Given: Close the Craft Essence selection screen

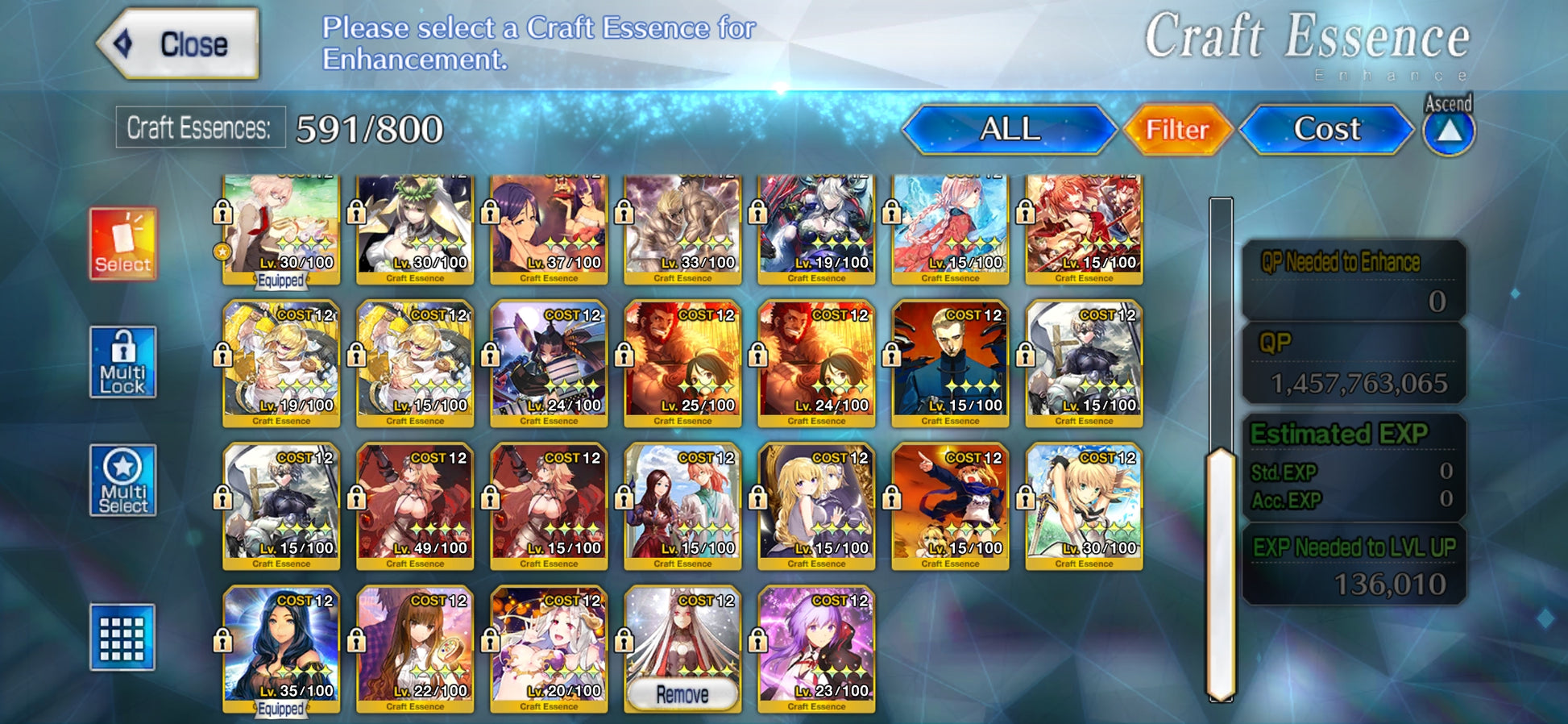Looking at the screenshot, I should (179, 44).
